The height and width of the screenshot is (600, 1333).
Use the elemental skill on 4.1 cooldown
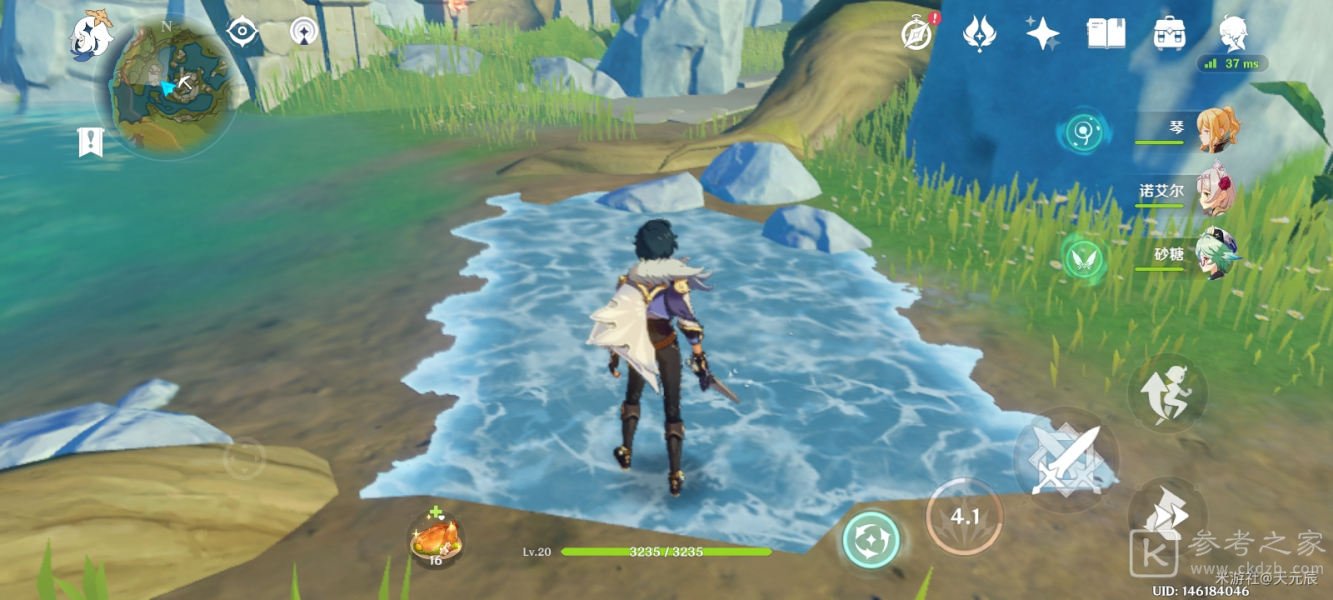click(964, 517)
